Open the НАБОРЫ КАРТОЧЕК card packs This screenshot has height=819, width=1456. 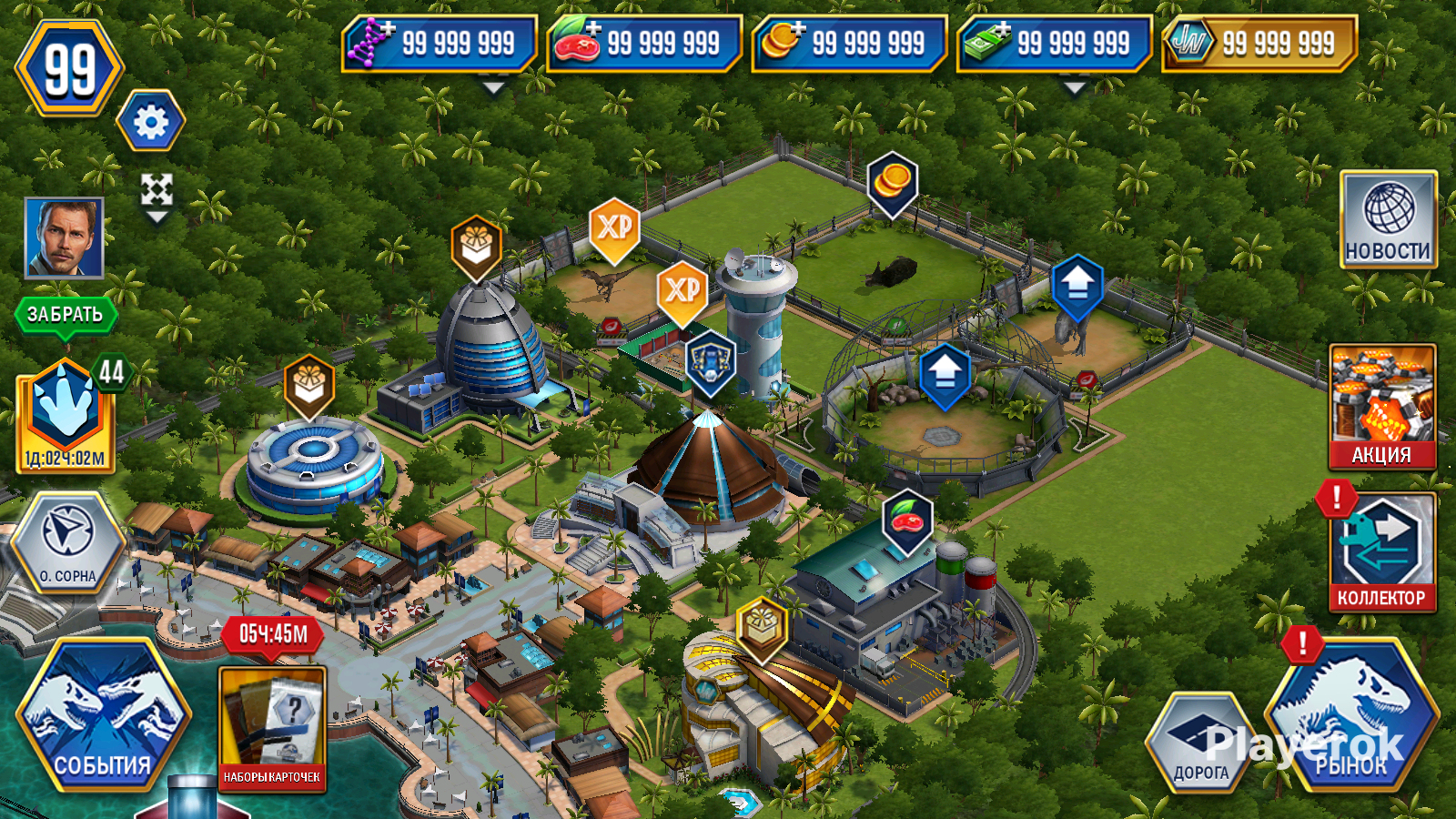[x=272, y=728]
